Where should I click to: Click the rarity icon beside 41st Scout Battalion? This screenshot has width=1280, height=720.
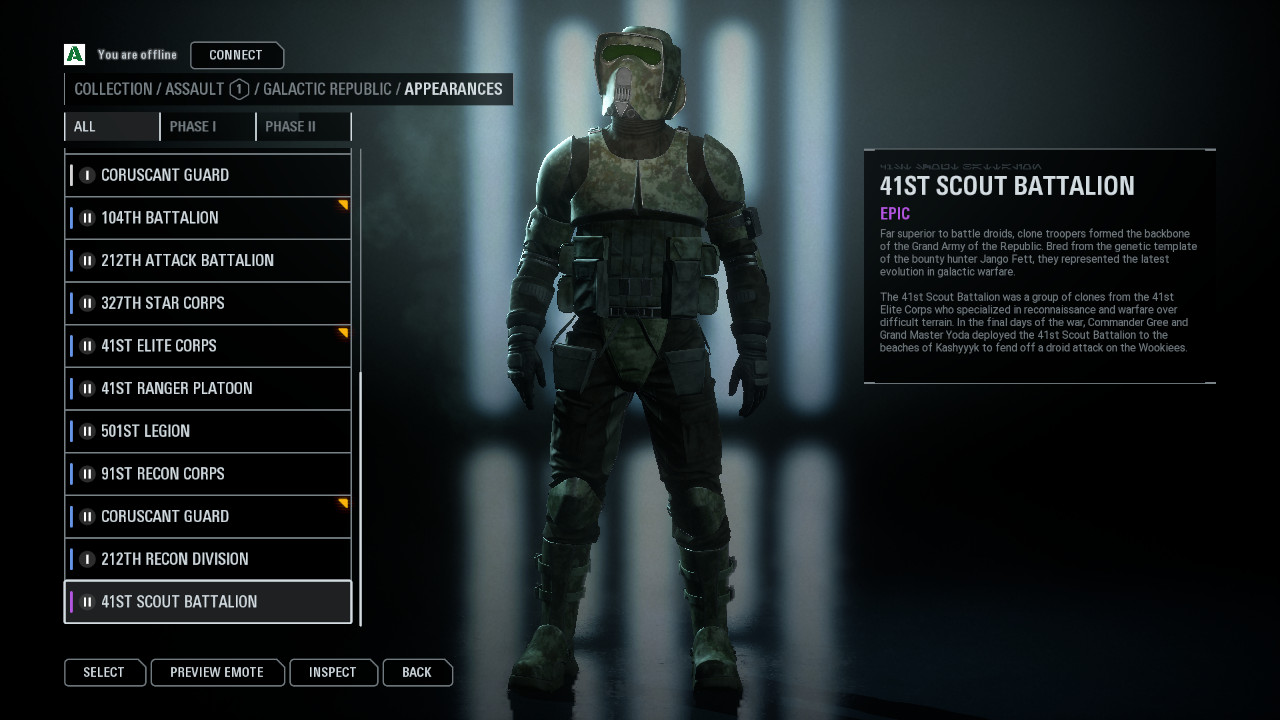(x=88, y=602)
